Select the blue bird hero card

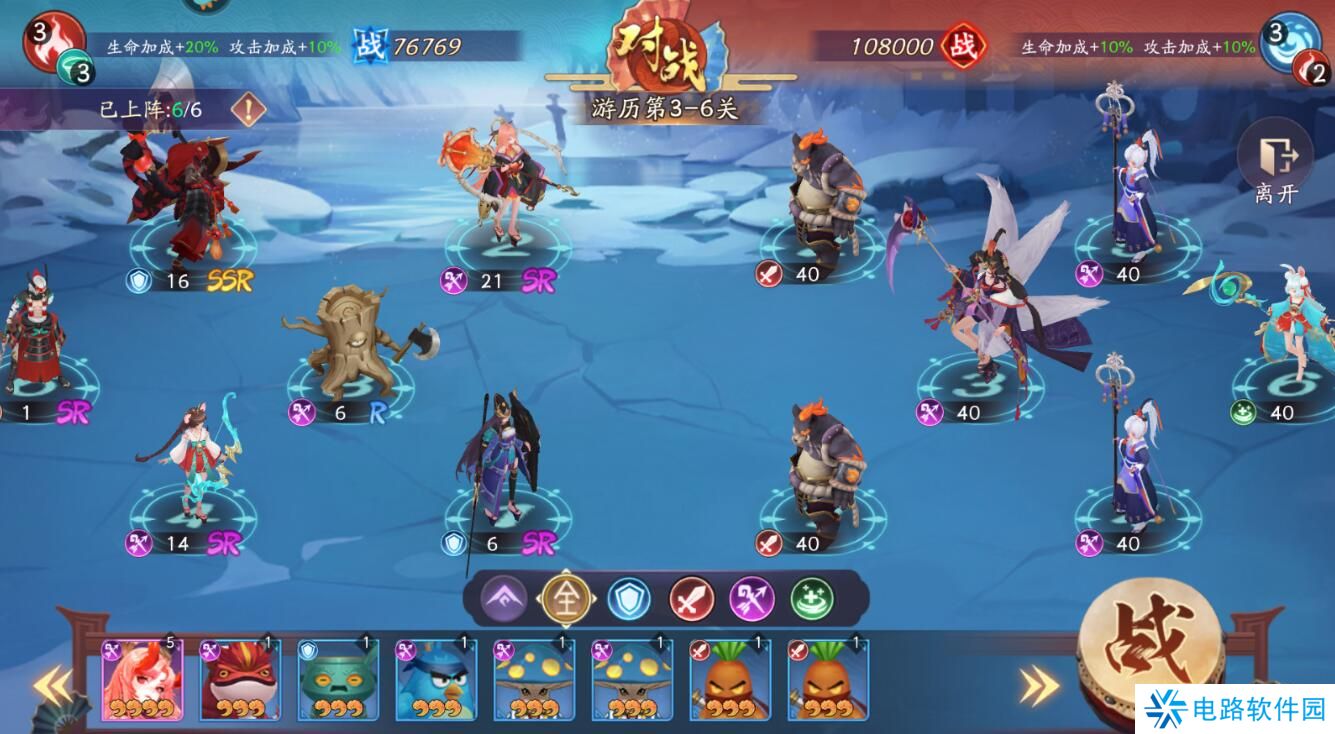[436, 681]
